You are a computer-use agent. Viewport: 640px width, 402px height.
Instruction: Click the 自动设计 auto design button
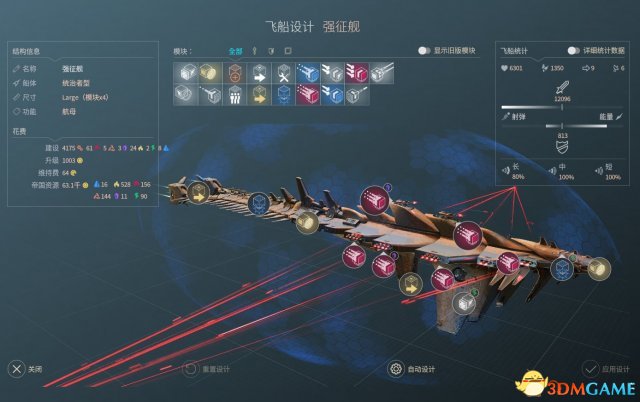pos(398,369)
